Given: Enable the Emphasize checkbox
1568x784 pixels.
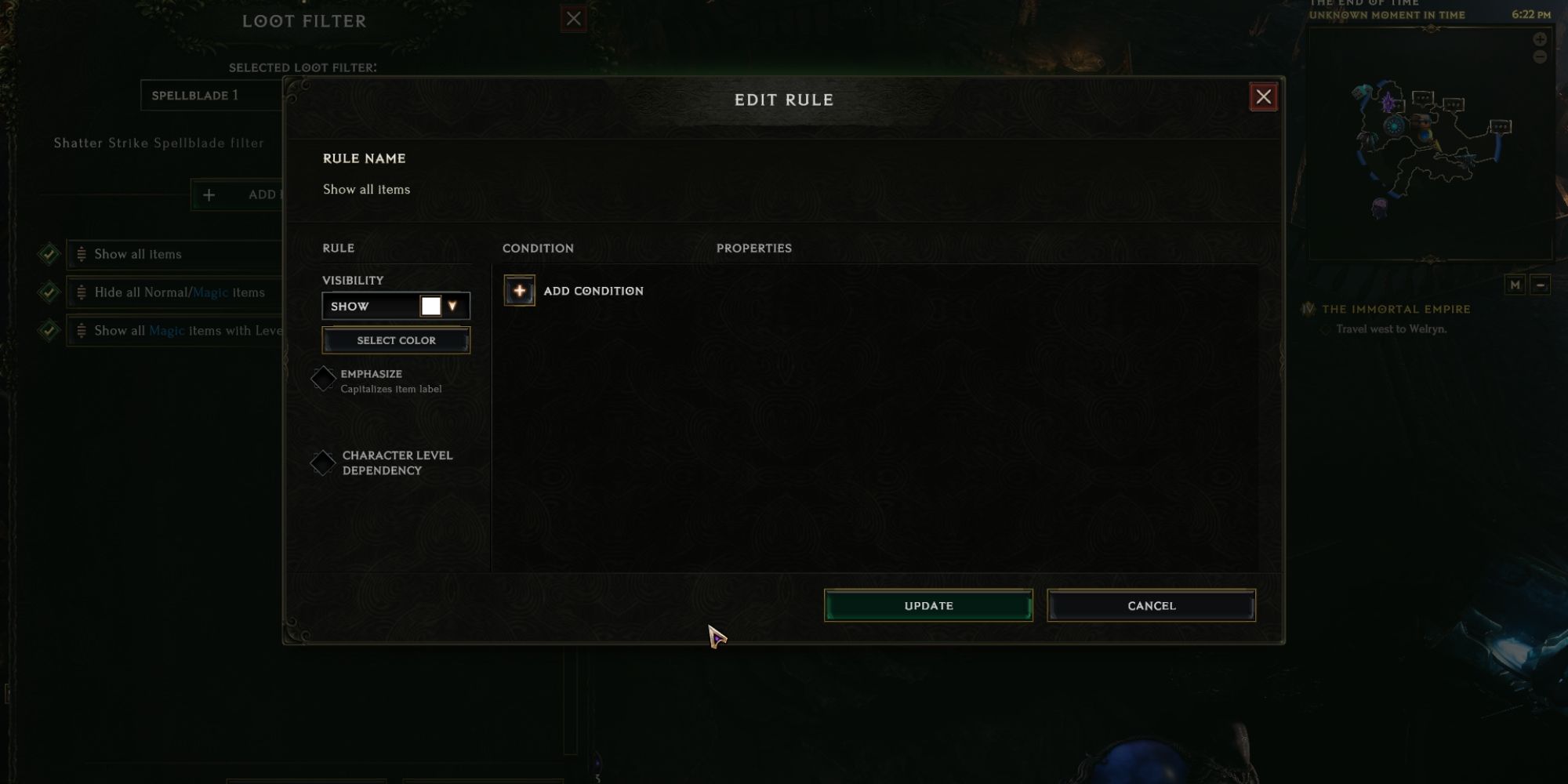Looking at the screenshot, I should (323, 379).
